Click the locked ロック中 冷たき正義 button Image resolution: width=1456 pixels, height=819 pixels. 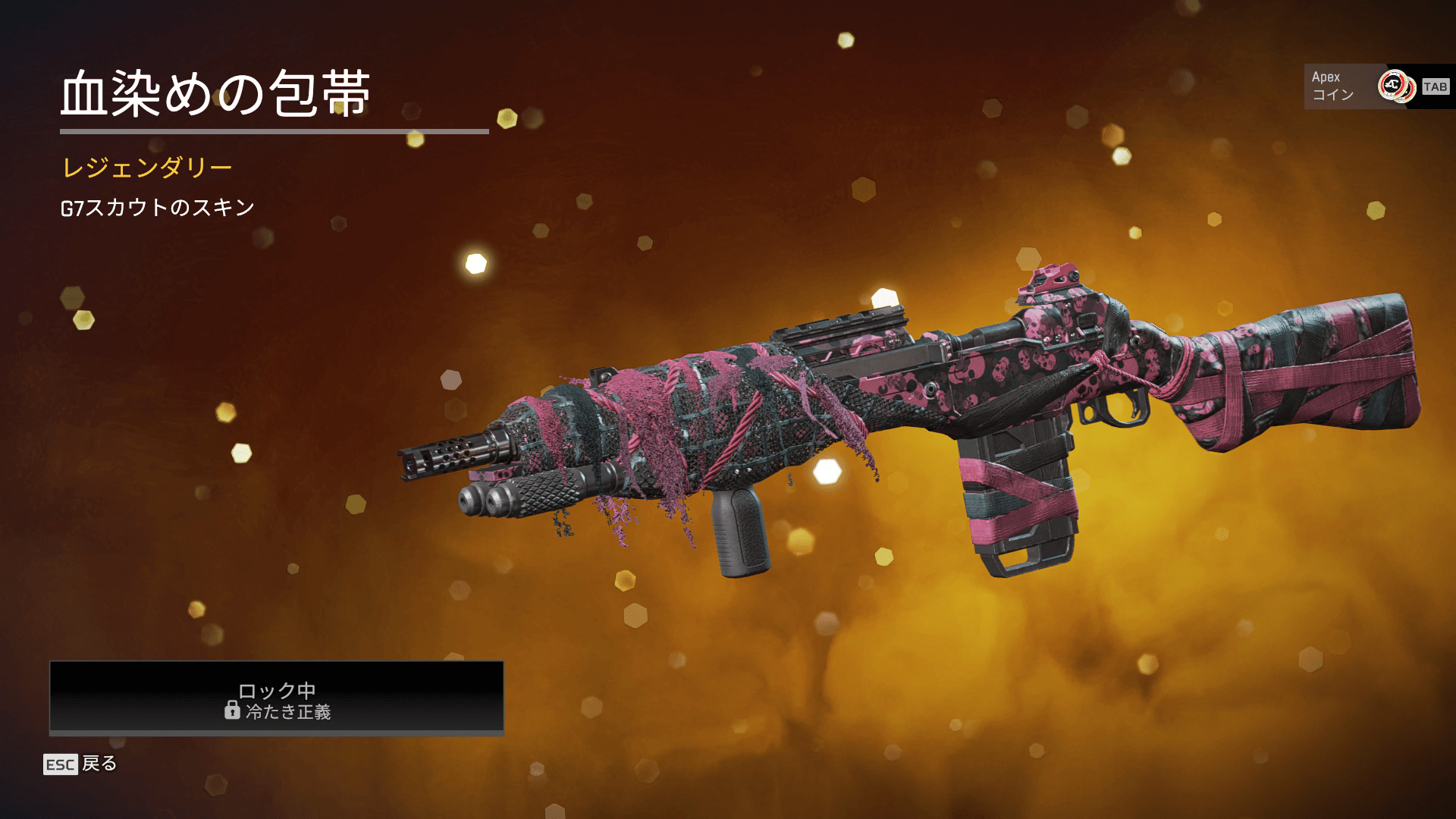(277, 698)
